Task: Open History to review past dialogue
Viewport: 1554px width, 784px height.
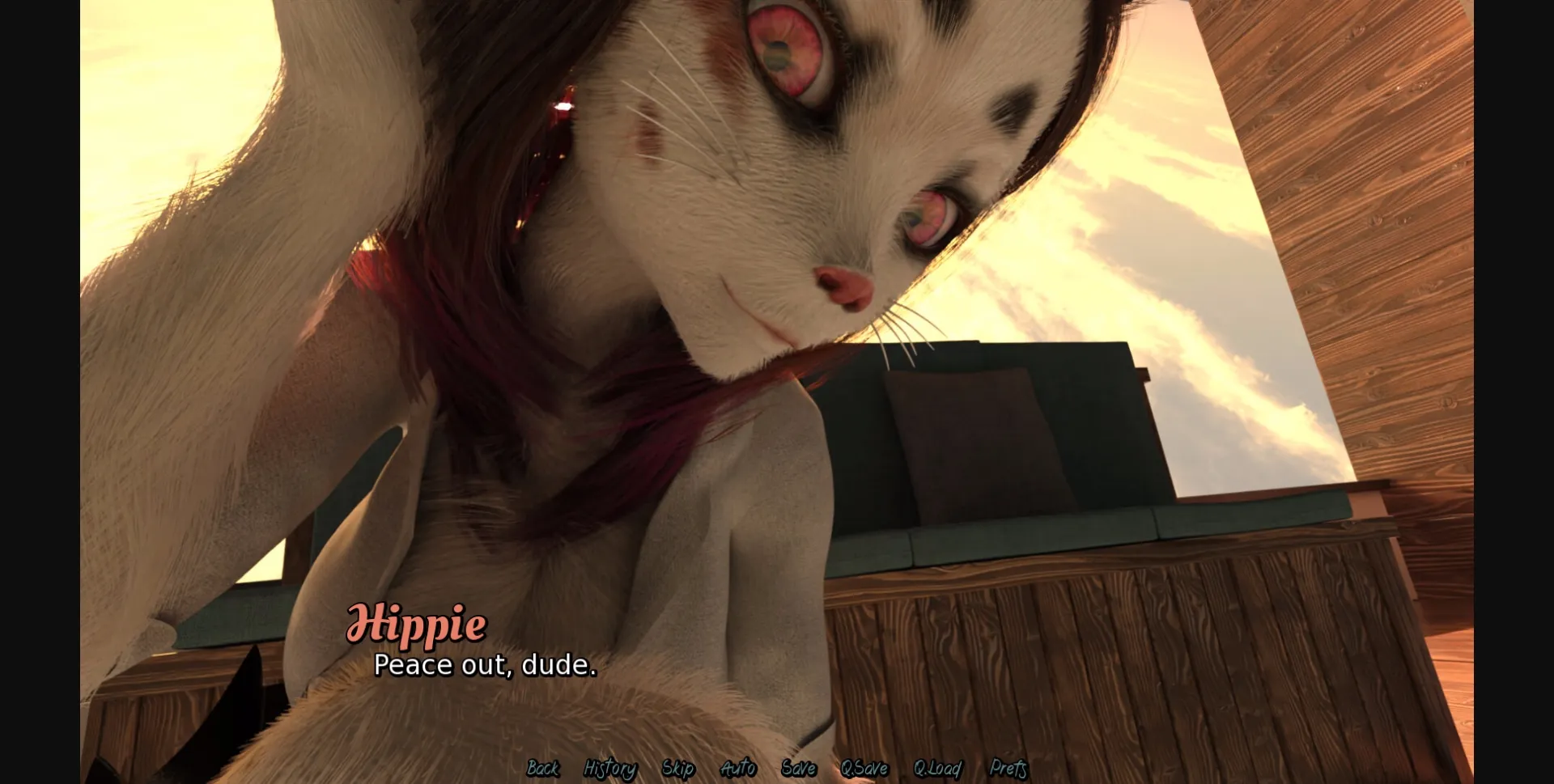Action: [610, 769]
